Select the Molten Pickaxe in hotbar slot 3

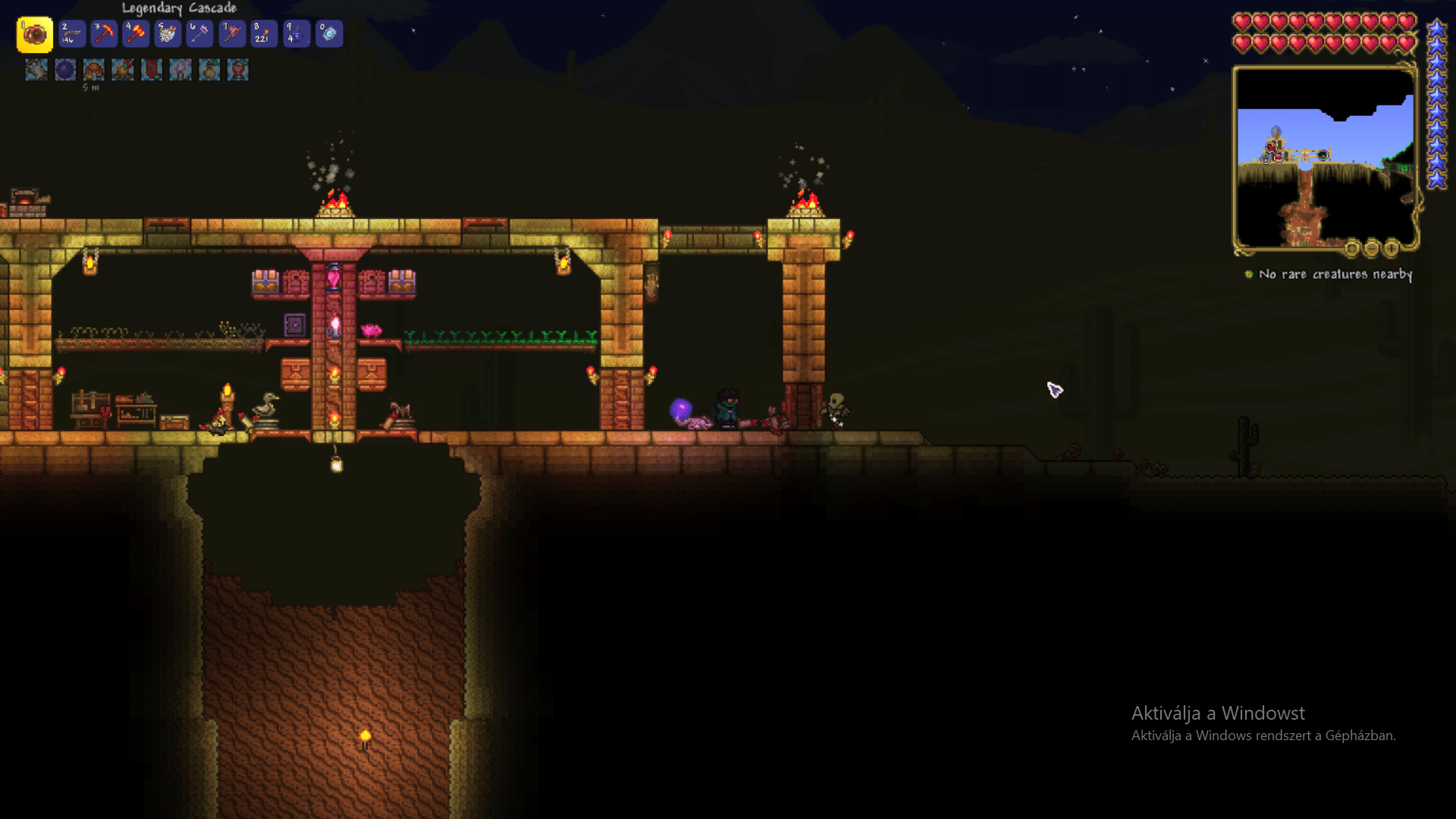103,33
